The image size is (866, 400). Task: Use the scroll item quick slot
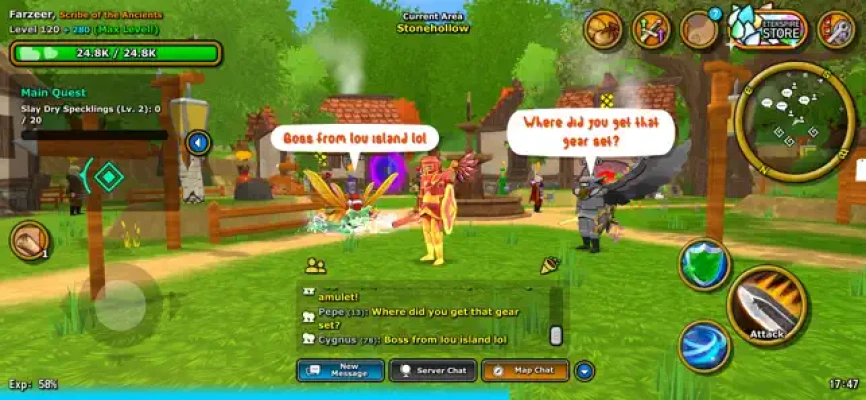coord(30,240)
